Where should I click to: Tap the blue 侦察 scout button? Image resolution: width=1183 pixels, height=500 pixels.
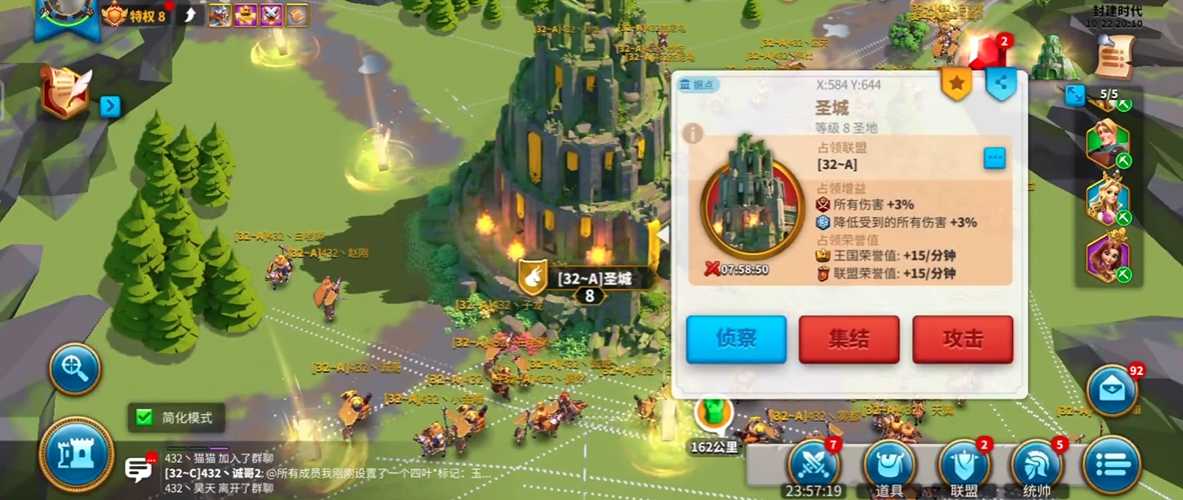coord(736,339)
